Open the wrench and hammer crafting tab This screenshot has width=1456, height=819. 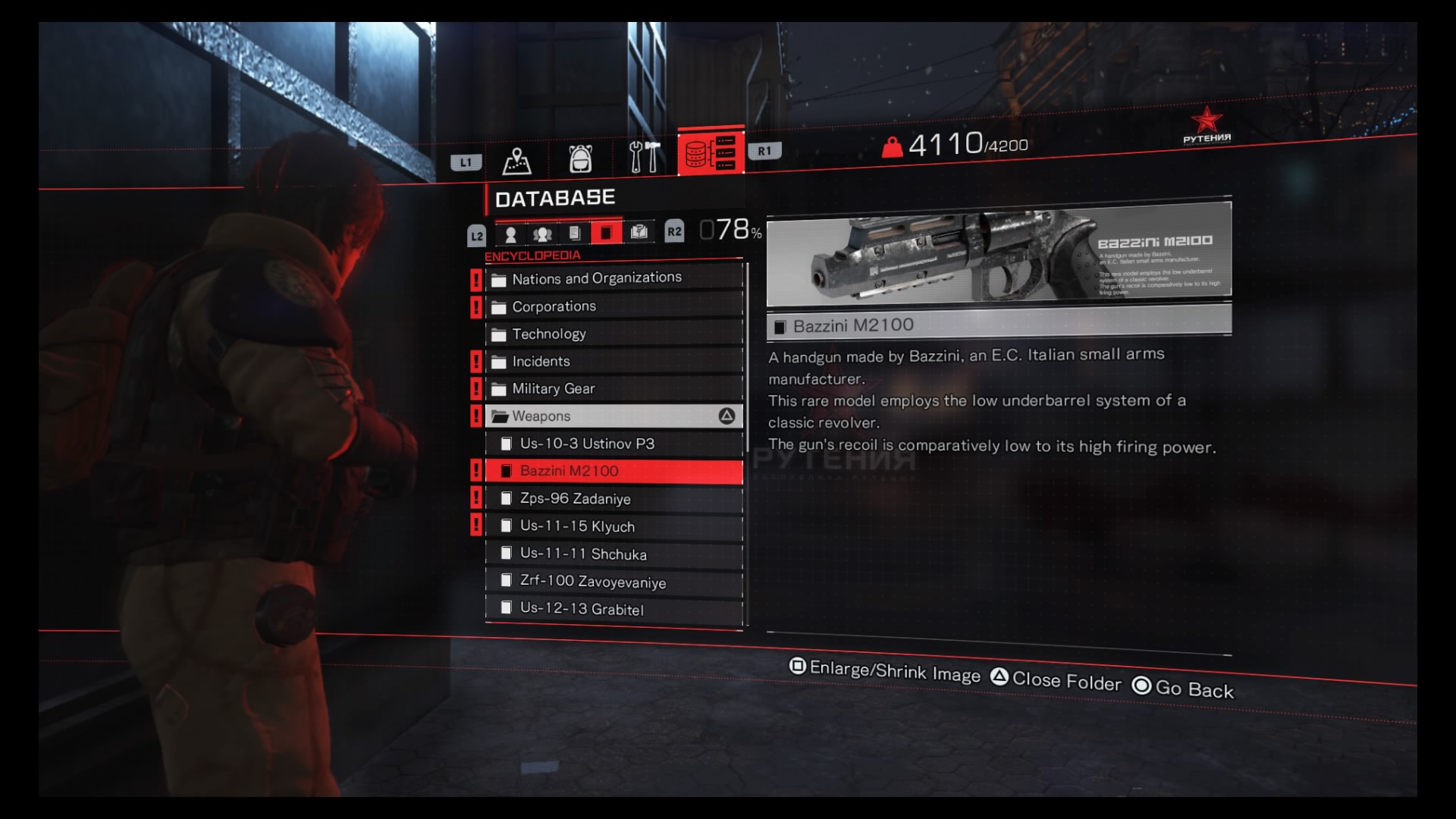pyautogui.click(x=644, y=157)
